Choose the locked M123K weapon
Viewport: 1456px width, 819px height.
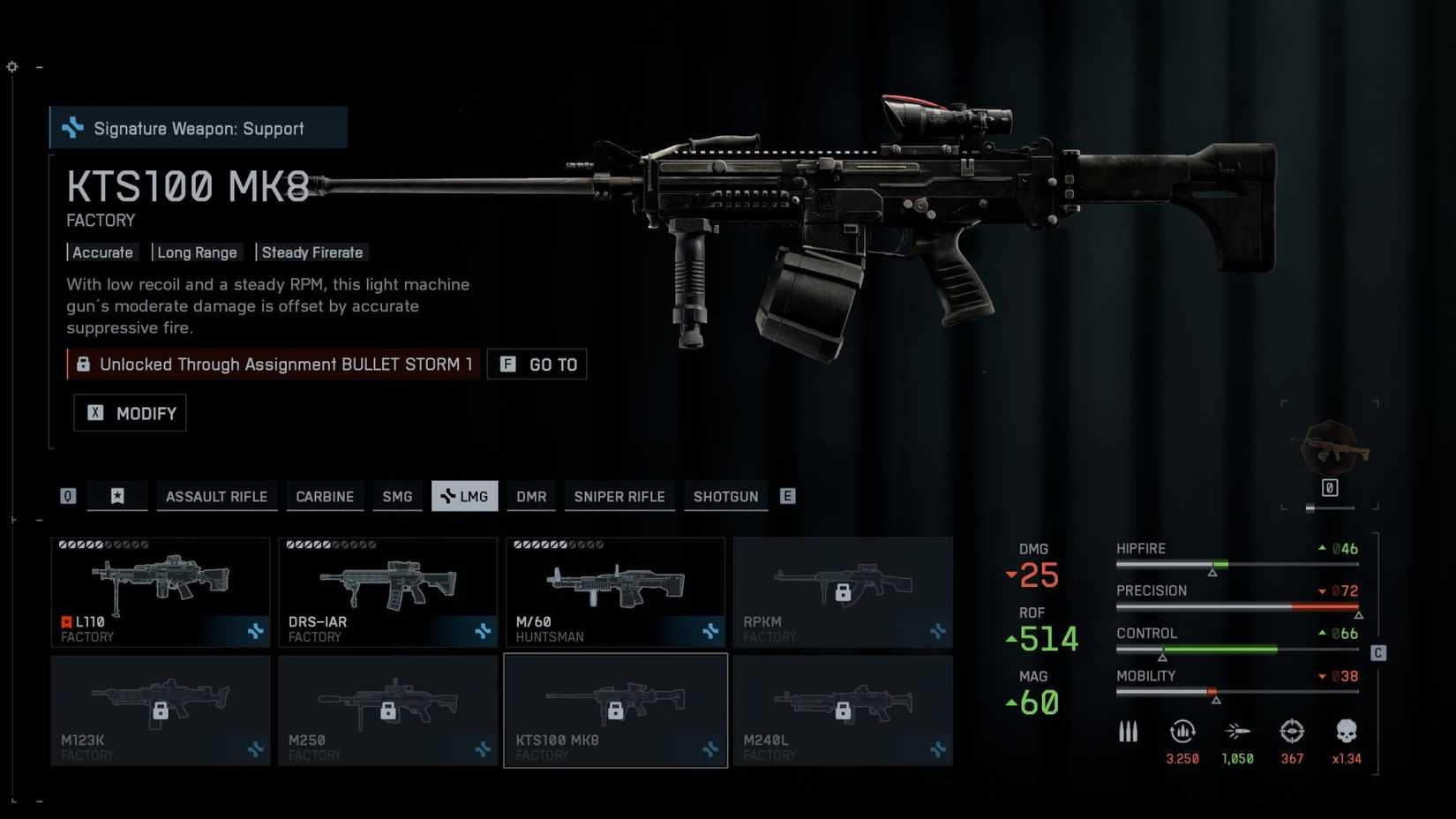pyautogui.click(x=161, y=710)
